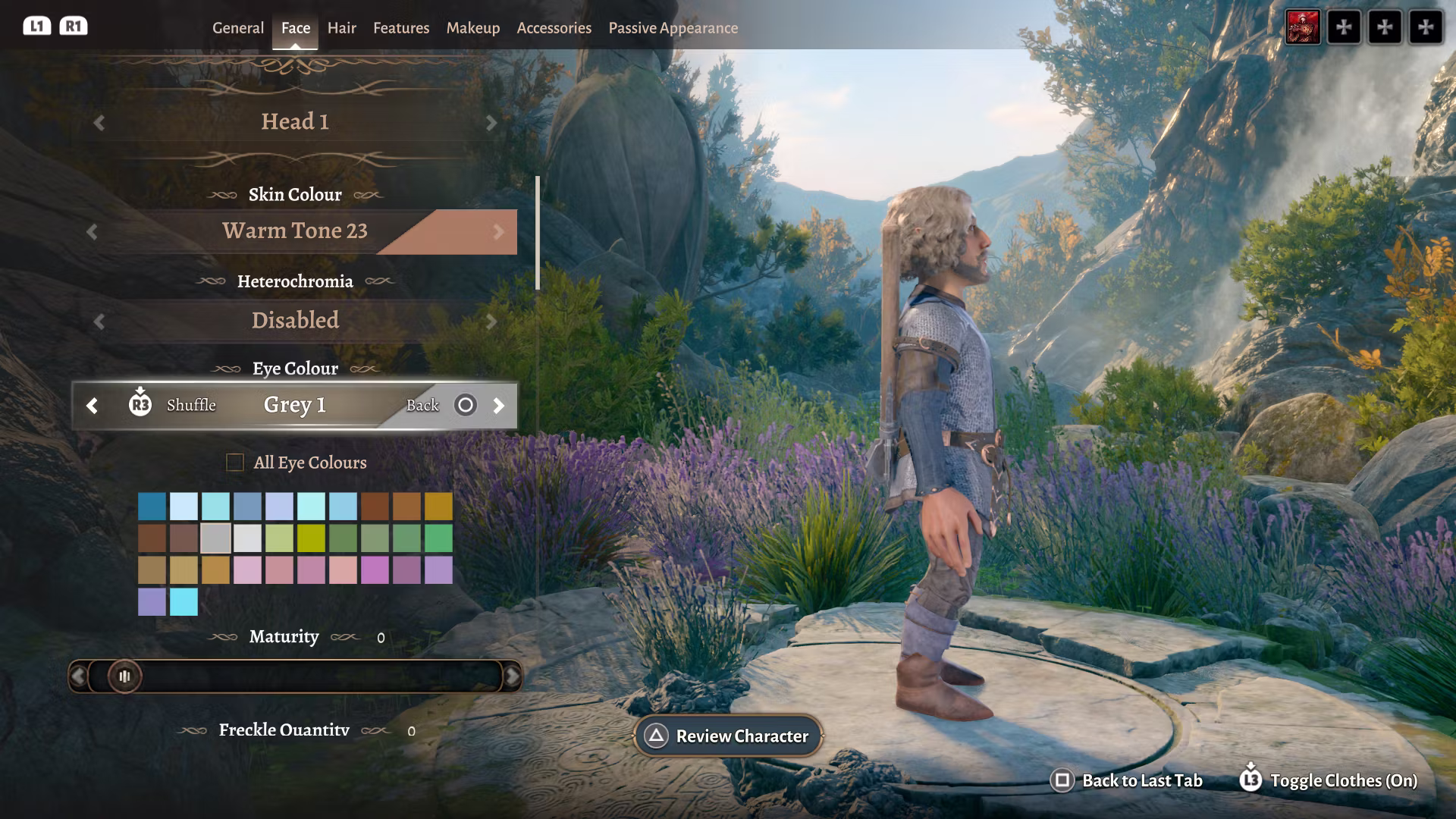Image resolution: width=1456 pixels, height=819 pixels.
Task: Change Heterochromia to next setting
Action: pos(491,322)
